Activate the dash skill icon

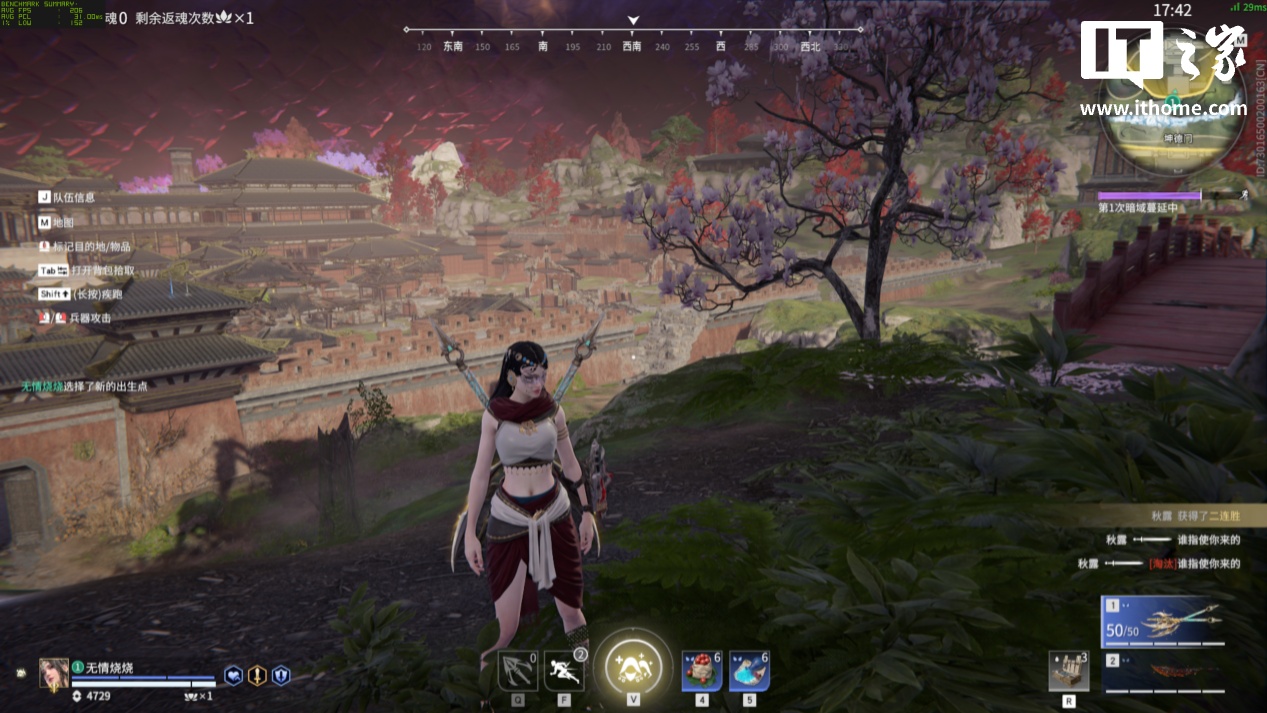565,670
